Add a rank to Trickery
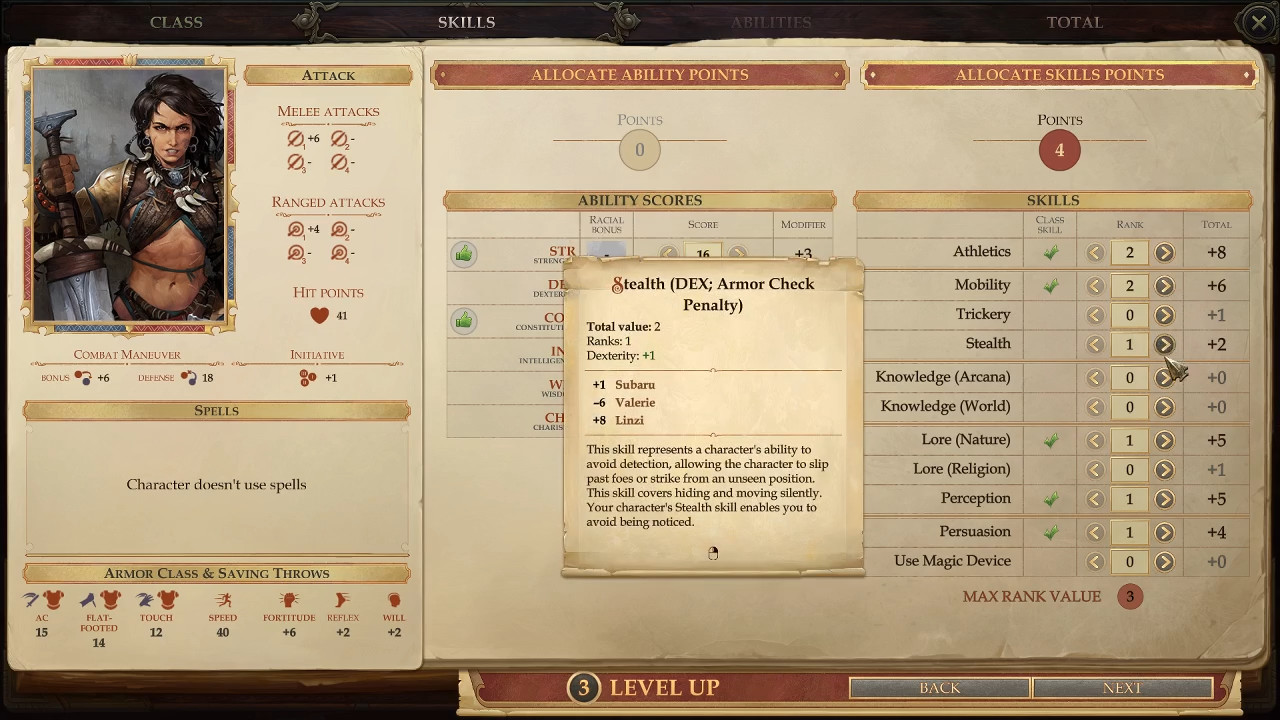The image size is (1280, 720). [x=1164, y=315]
